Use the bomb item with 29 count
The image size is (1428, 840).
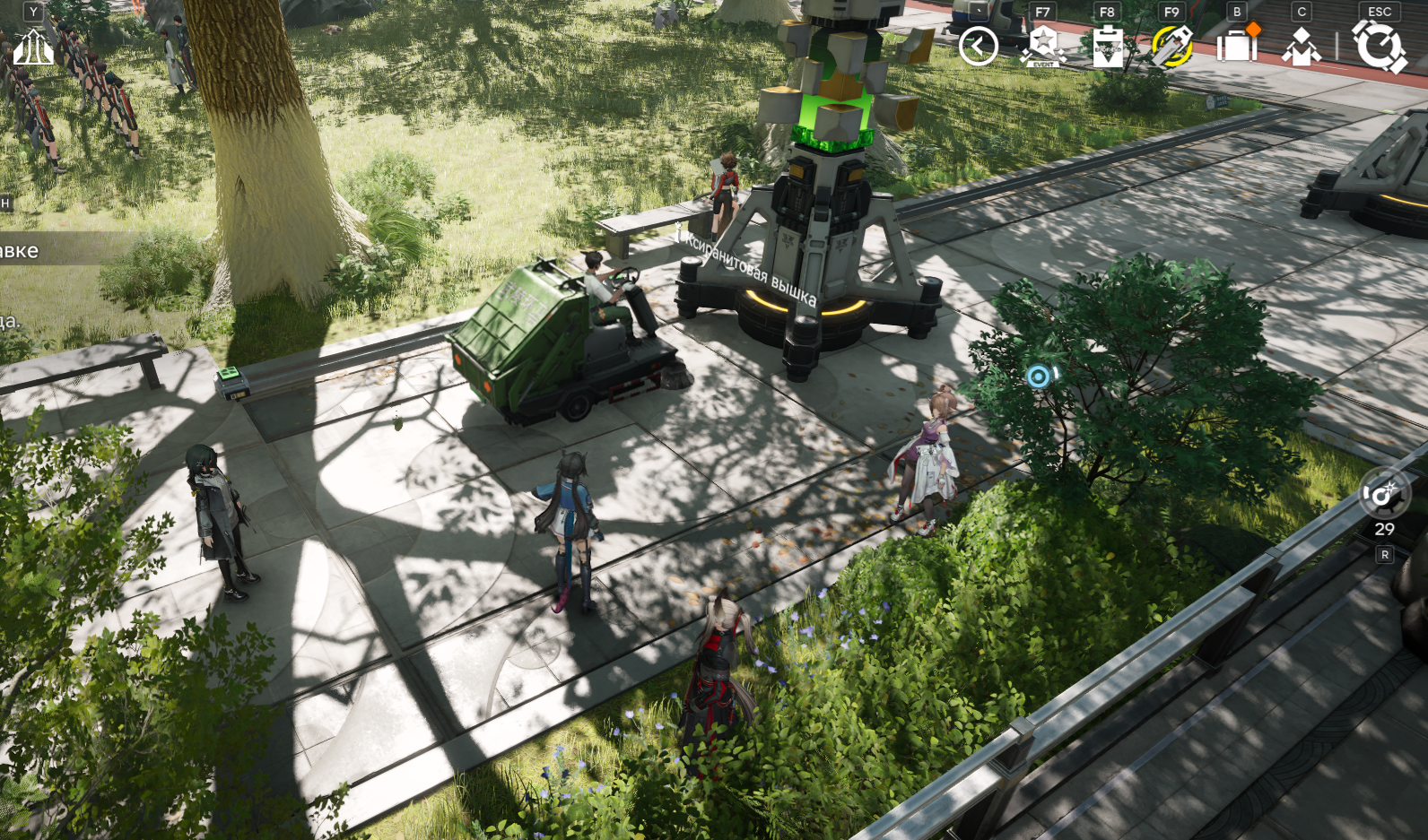pos(1383,496)
